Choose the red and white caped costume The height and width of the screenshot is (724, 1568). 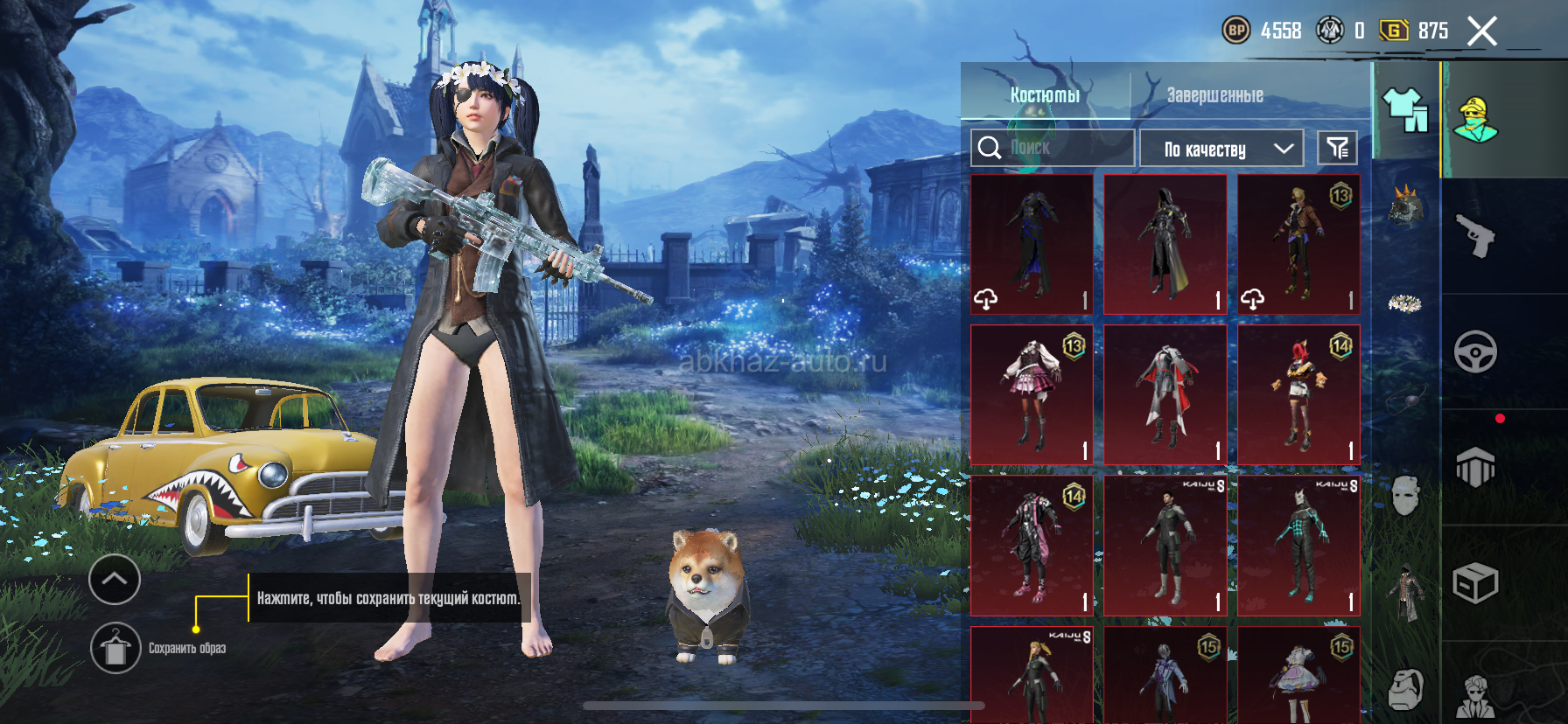click(1165, 394)
